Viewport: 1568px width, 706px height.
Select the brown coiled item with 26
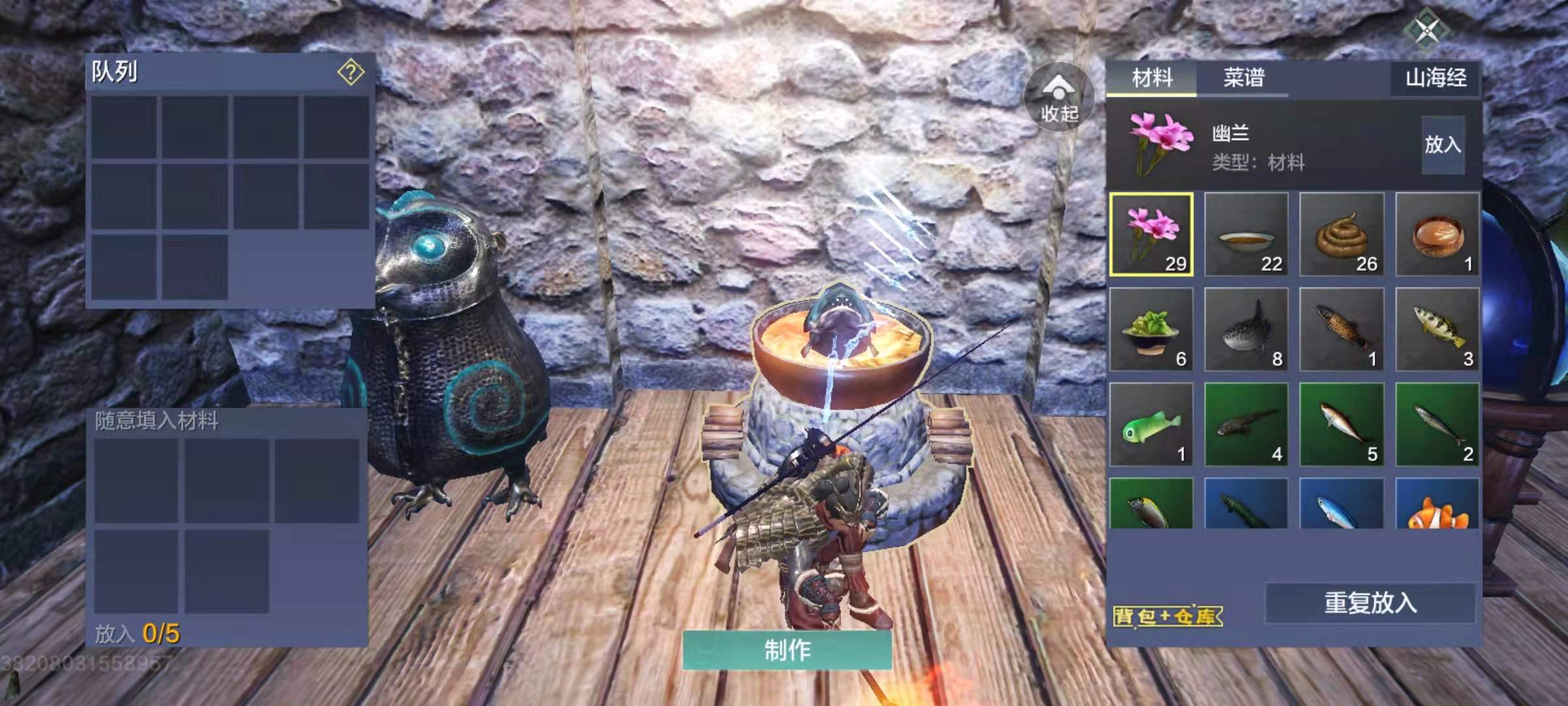1342,234
